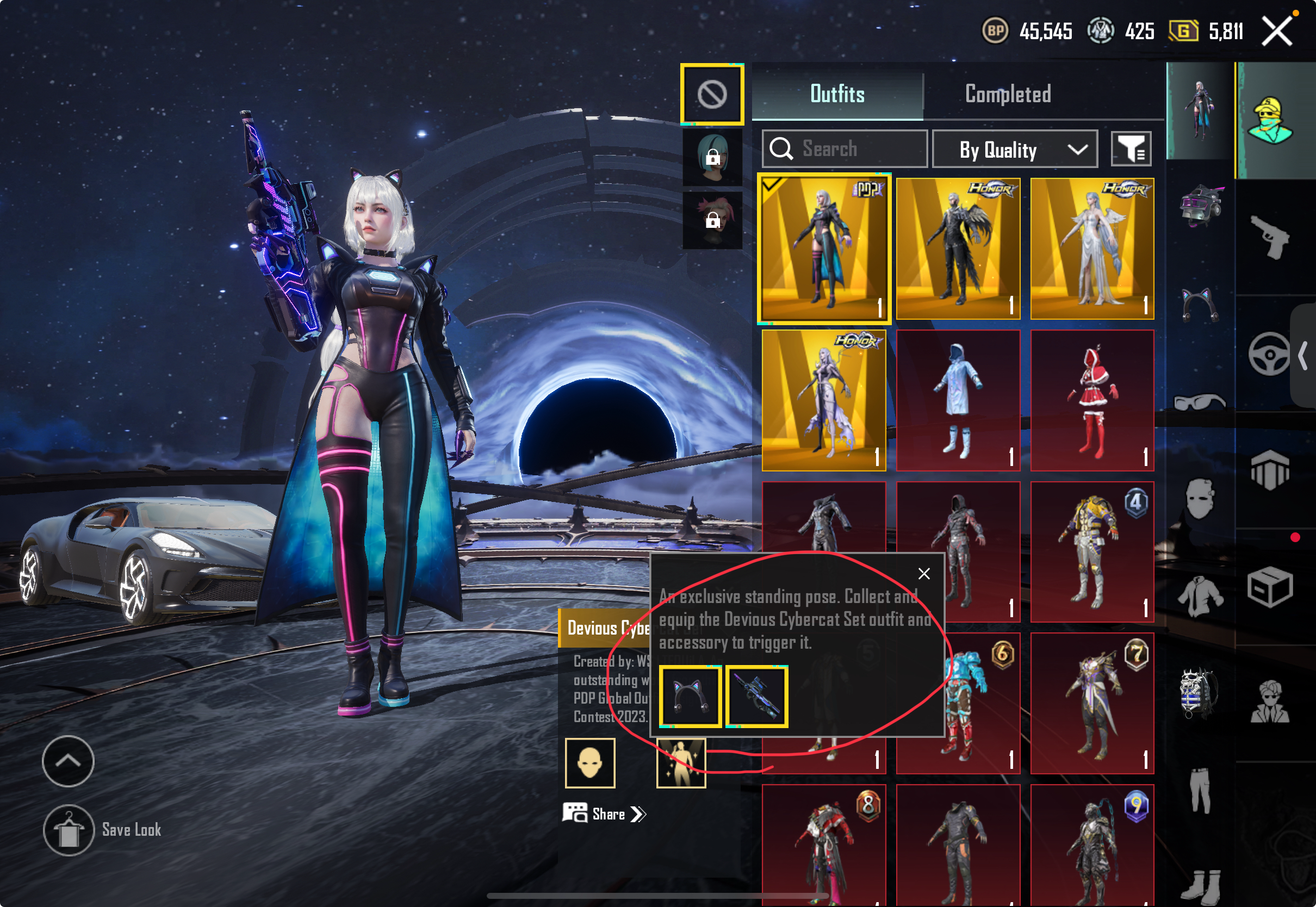Image resolution: width=1316 pixels, height=907 pixels.
Task: Select the cybercat gun skin in the tooltip
Action: pos(757,697)
